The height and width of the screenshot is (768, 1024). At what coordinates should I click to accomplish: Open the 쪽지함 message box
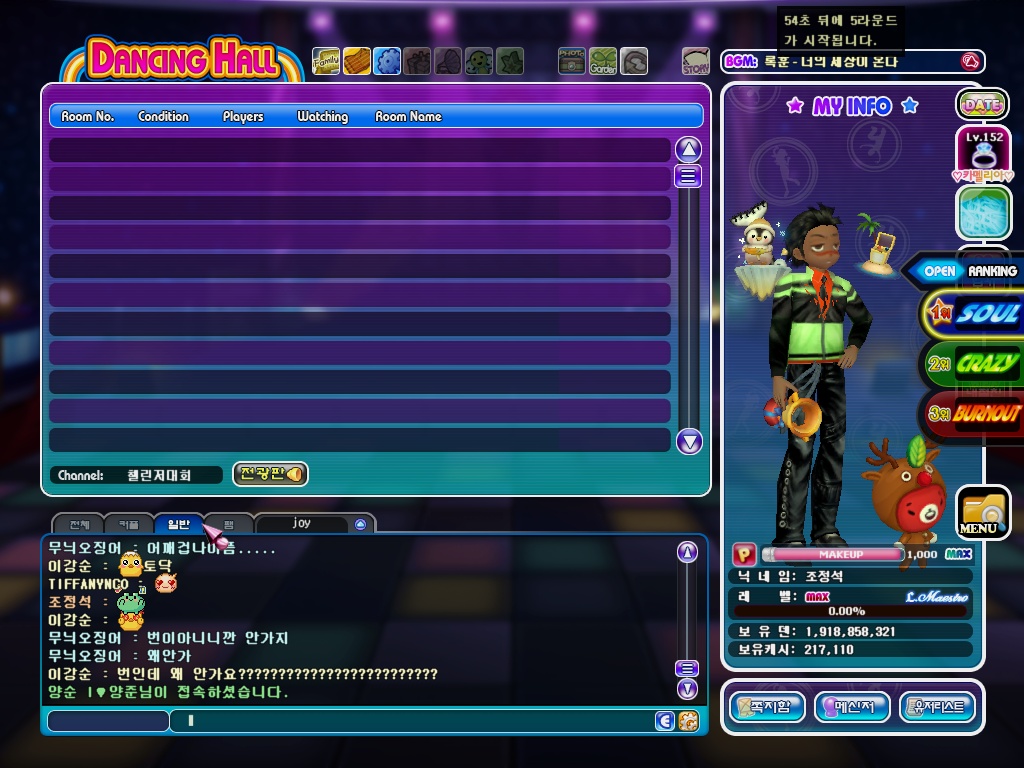[x=767, y=707]
